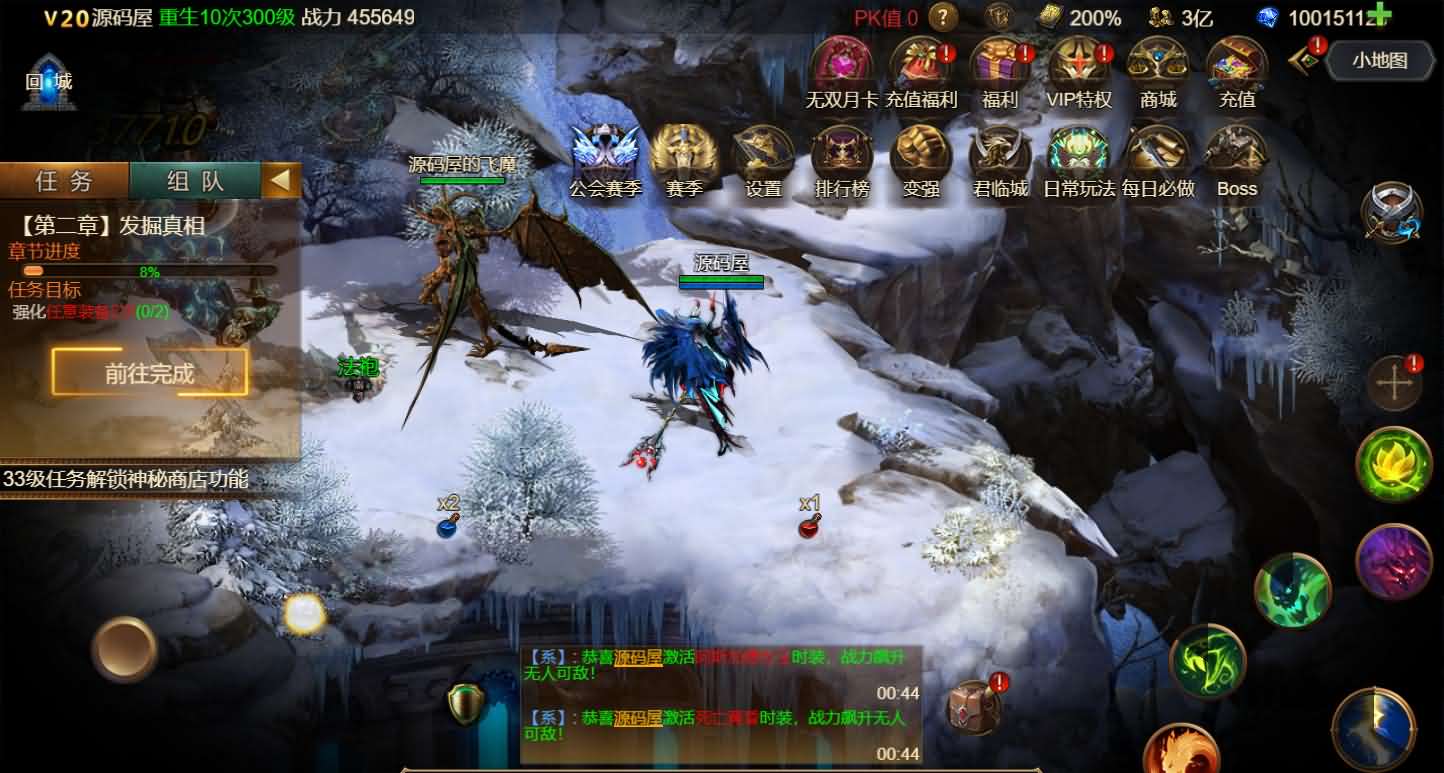The width and height of the screenshot is (1444, 773).
Task: Open the 排行榜 leaderboard
Action: [841, 156]
